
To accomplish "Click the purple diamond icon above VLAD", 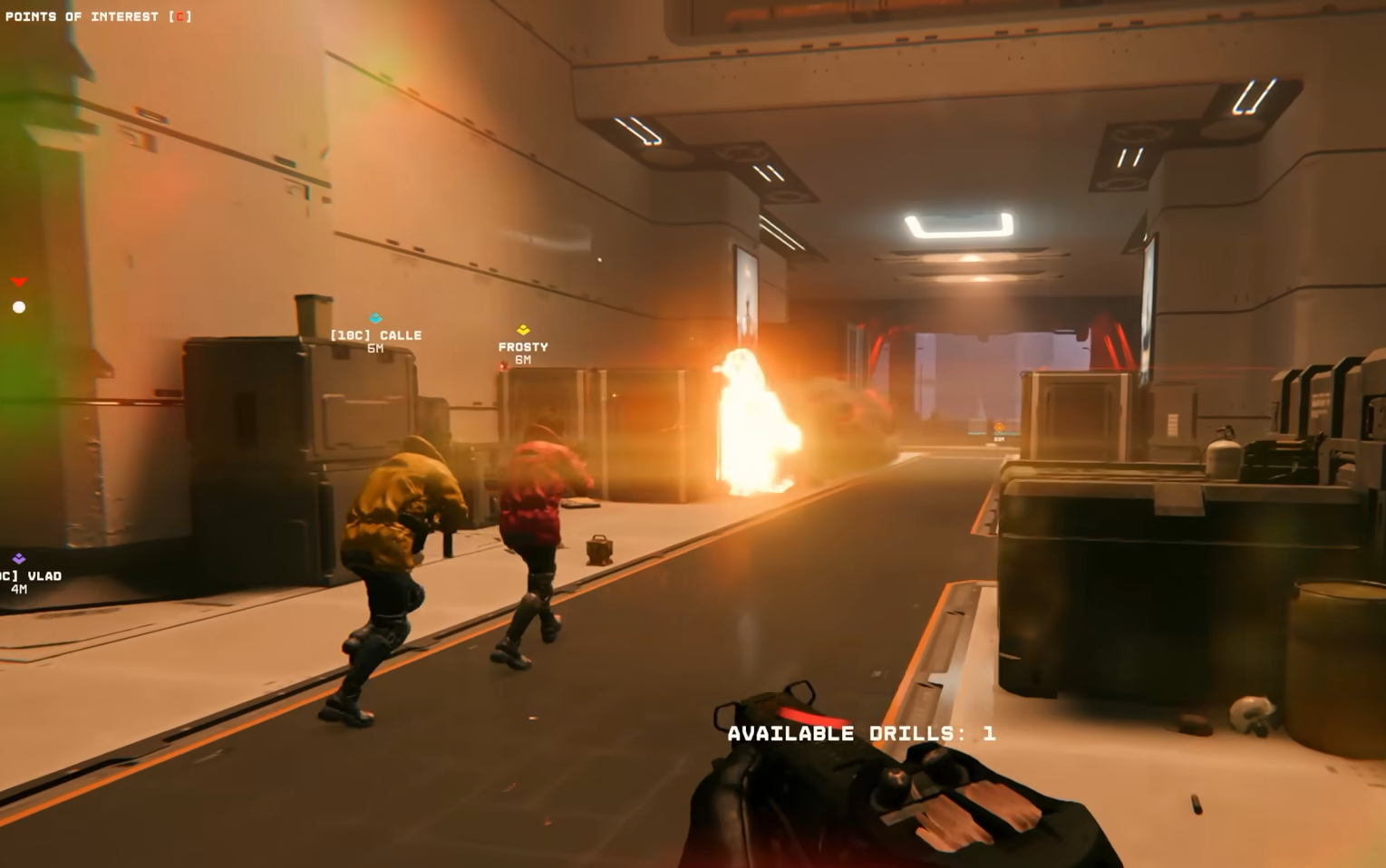I will click(x=16, y=557).
